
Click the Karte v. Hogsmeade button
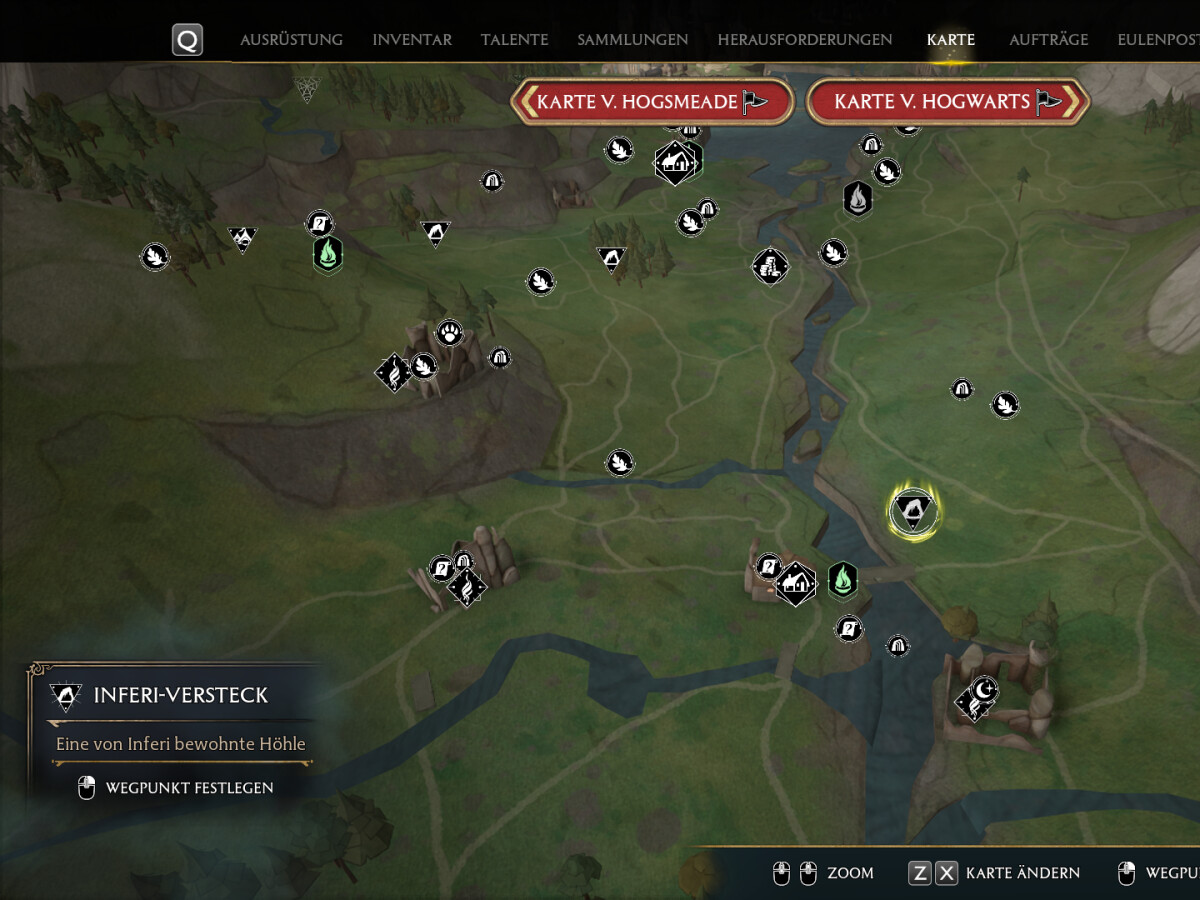point(652,102)
